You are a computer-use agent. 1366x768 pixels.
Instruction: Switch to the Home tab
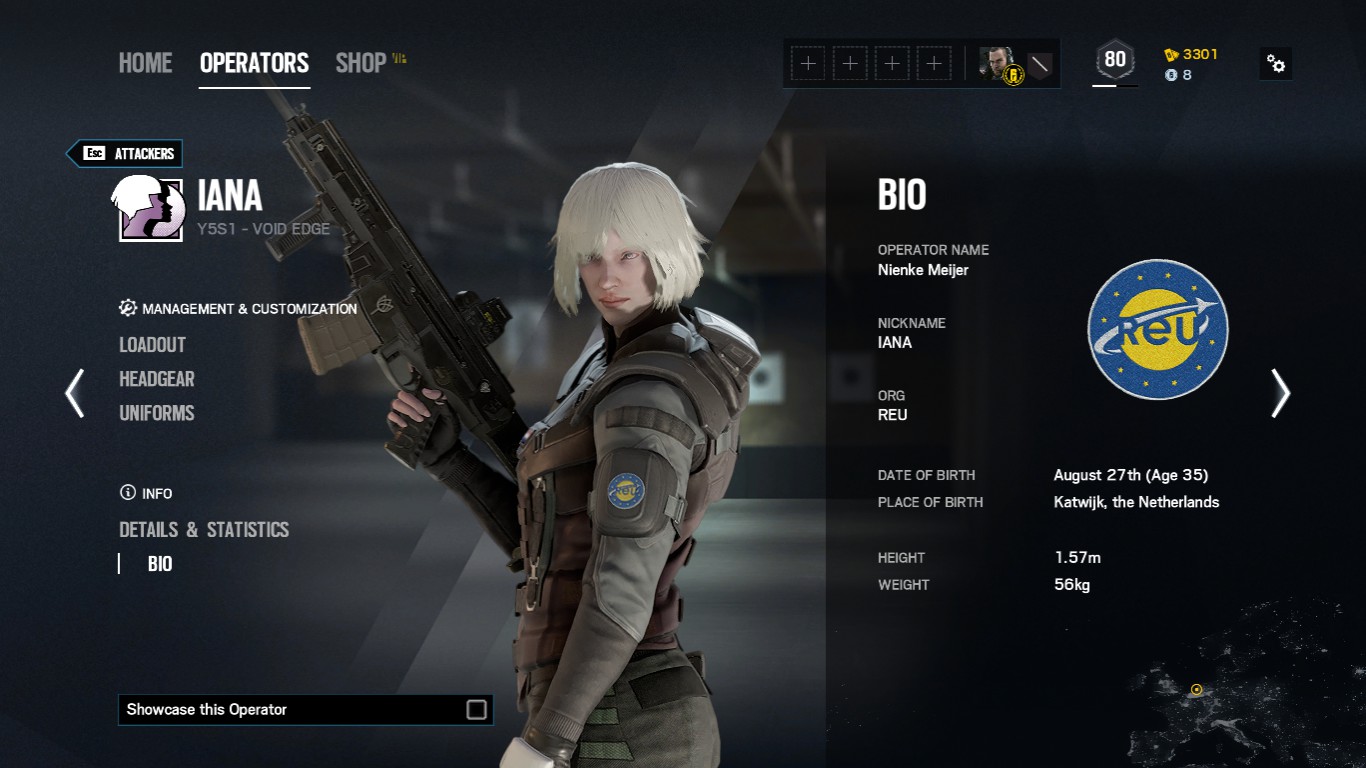pos(145,63)
